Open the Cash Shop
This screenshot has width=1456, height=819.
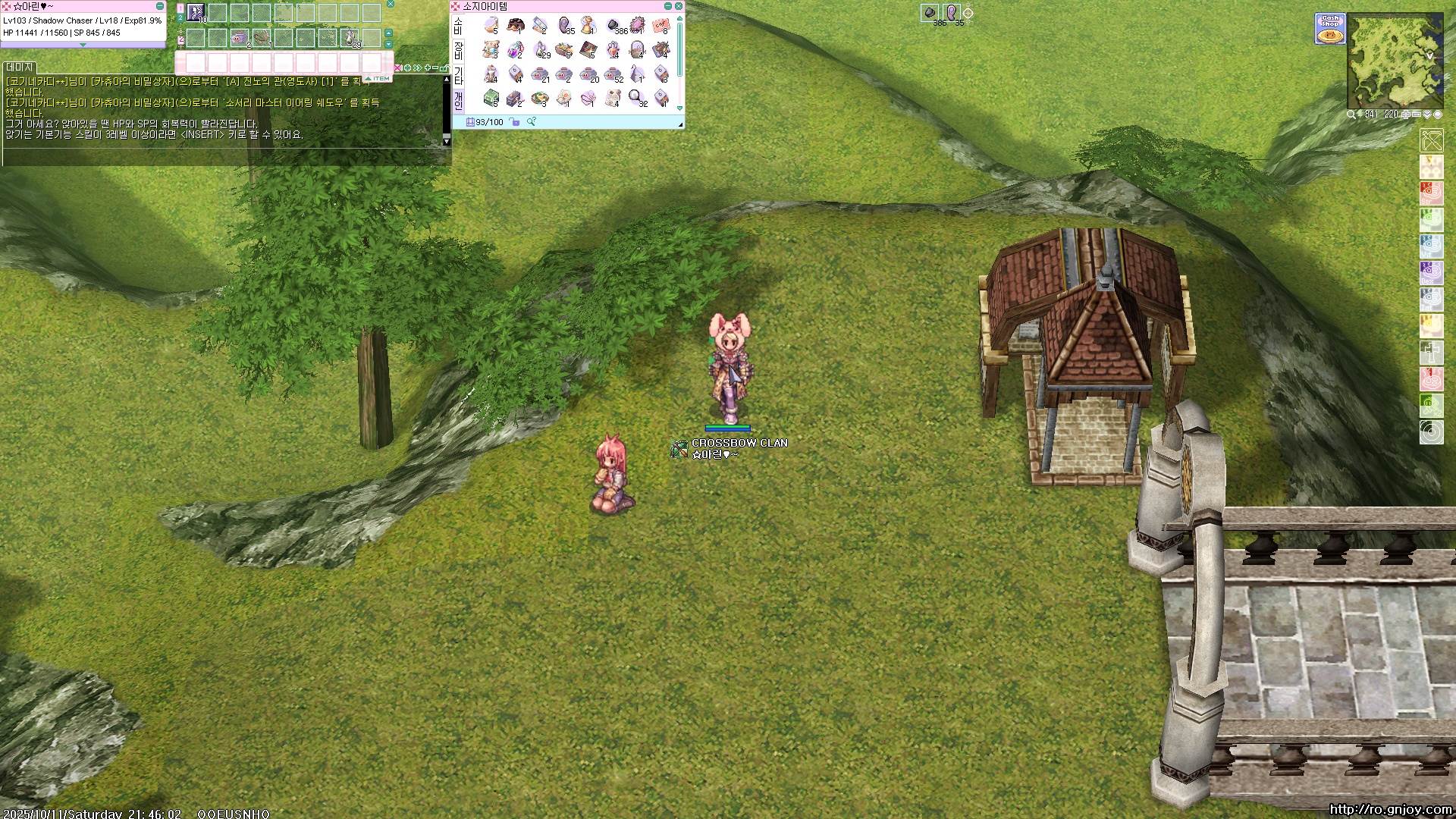[x=1329, y=29]
